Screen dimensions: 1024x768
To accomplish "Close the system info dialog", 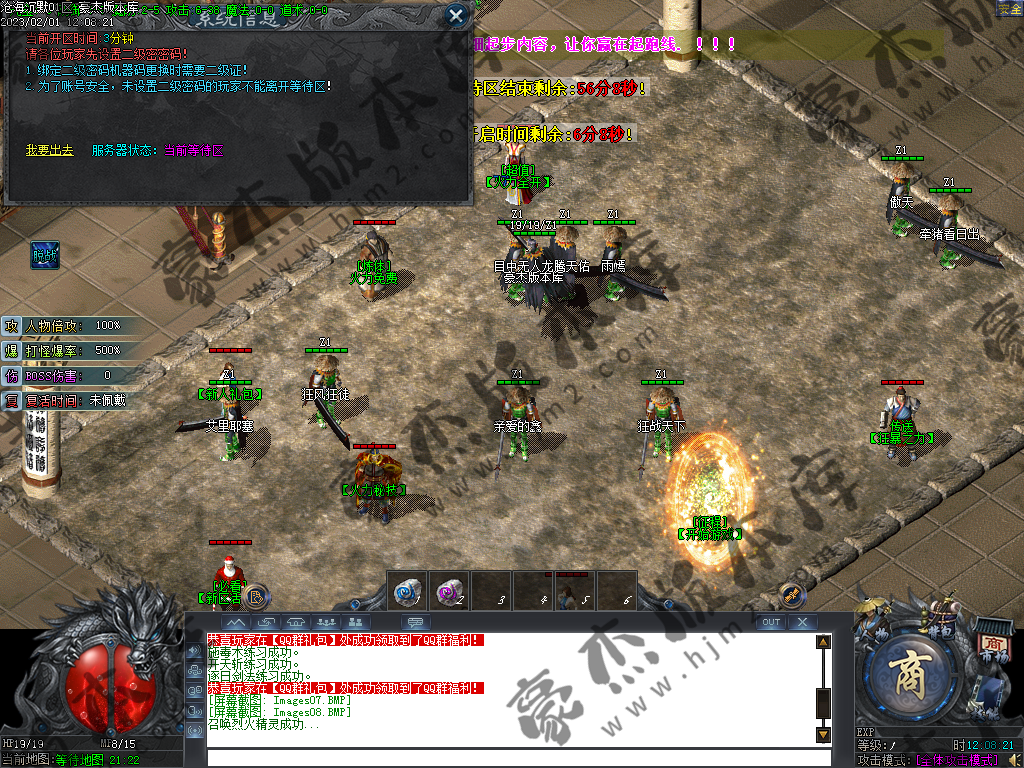I will pyautogui.click(x=456, y=15).
